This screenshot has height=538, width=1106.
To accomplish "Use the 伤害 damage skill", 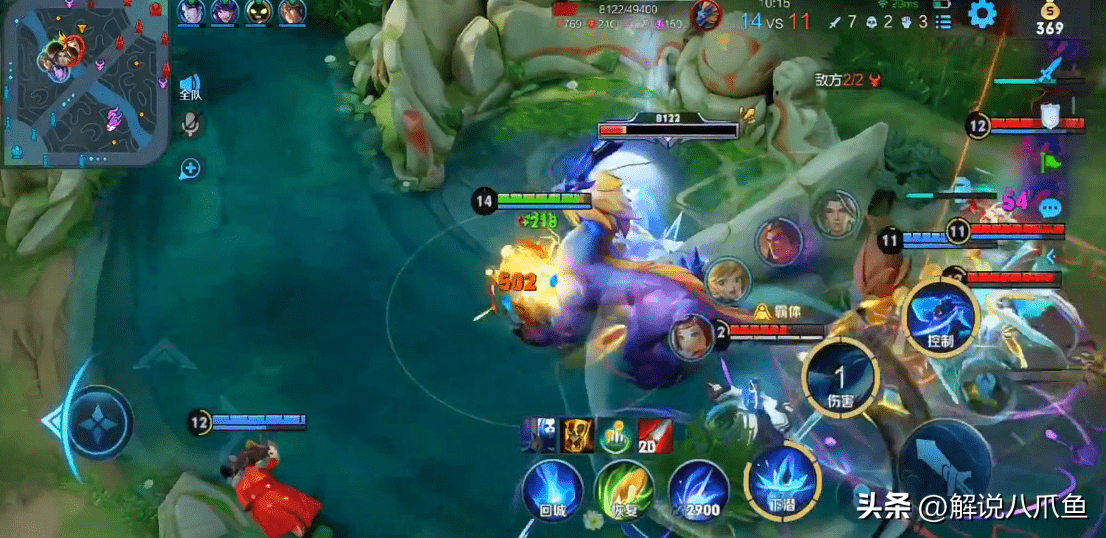I will click(x=840, y=378).
